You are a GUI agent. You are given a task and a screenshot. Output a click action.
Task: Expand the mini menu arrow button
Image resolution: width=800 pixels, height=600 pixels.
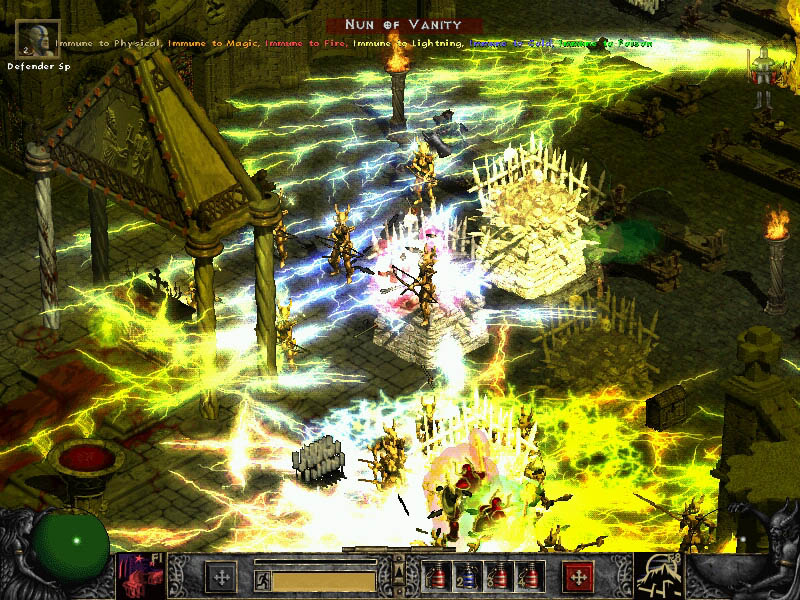click(399, 571)
